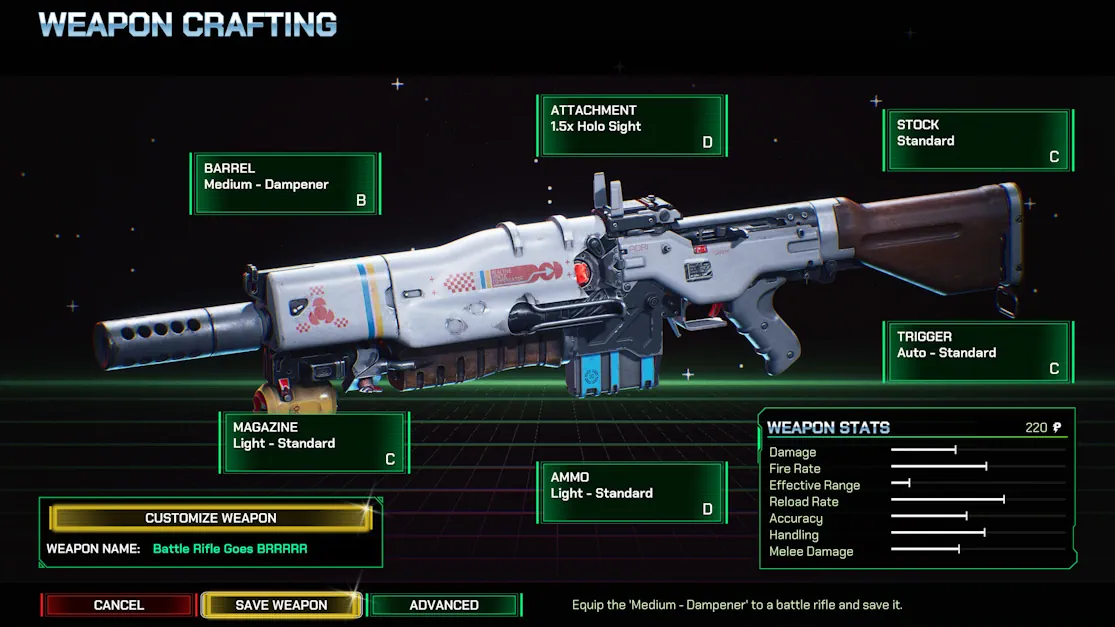This screenshot has height=627, width=1115.
Task: Pick the Ammo Light - Standard slot
Action: click(632, 493)
